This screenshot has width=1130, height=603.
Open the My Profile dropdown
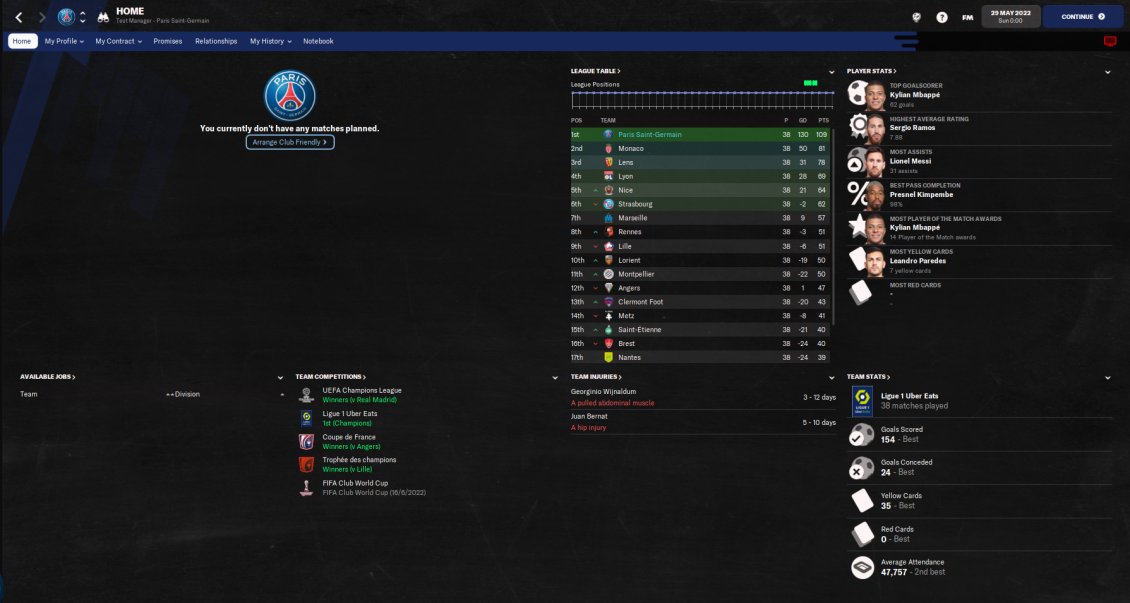pyautogui.click(x=65, y=41)
